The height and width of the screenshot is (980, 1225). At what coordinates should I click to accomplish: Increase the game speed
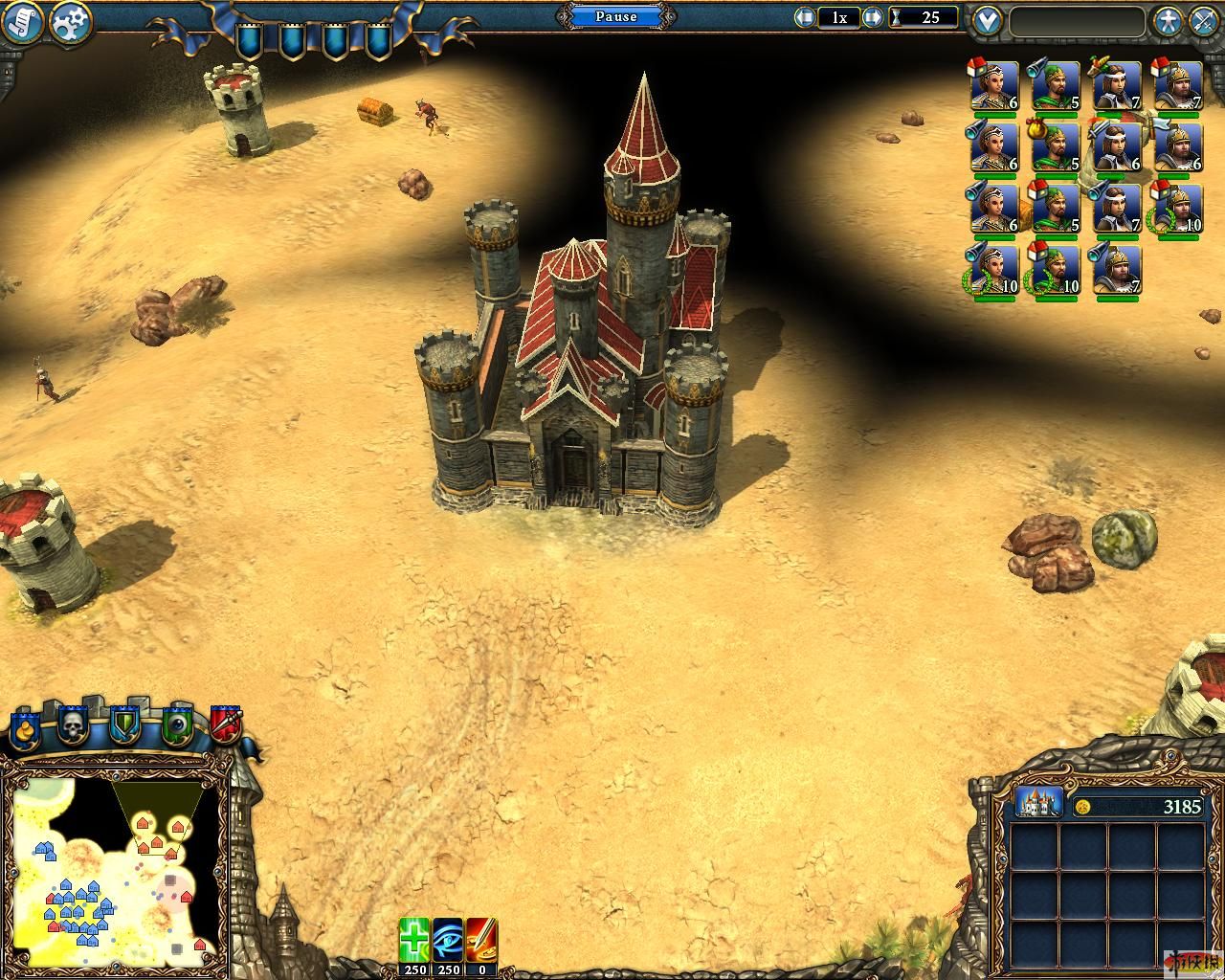point(872,17)
